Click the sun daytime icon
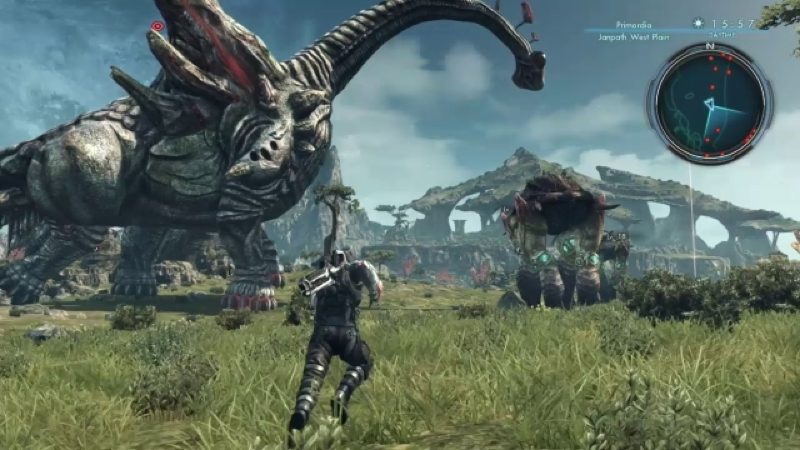 (x=699, y=22)
